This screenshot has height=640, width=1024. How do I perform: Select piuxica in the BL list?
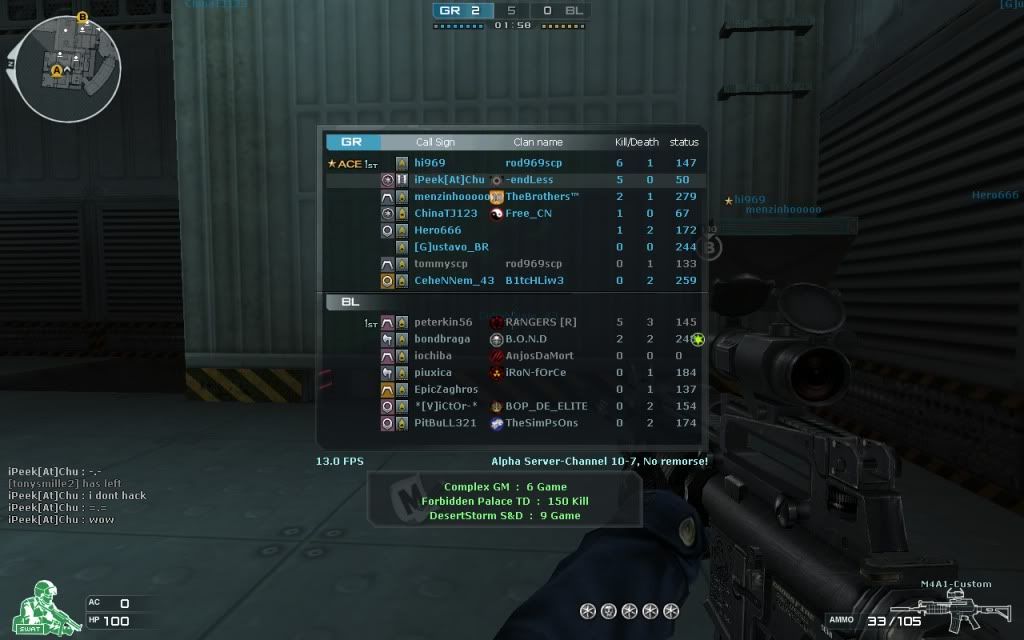click(433, 373)
